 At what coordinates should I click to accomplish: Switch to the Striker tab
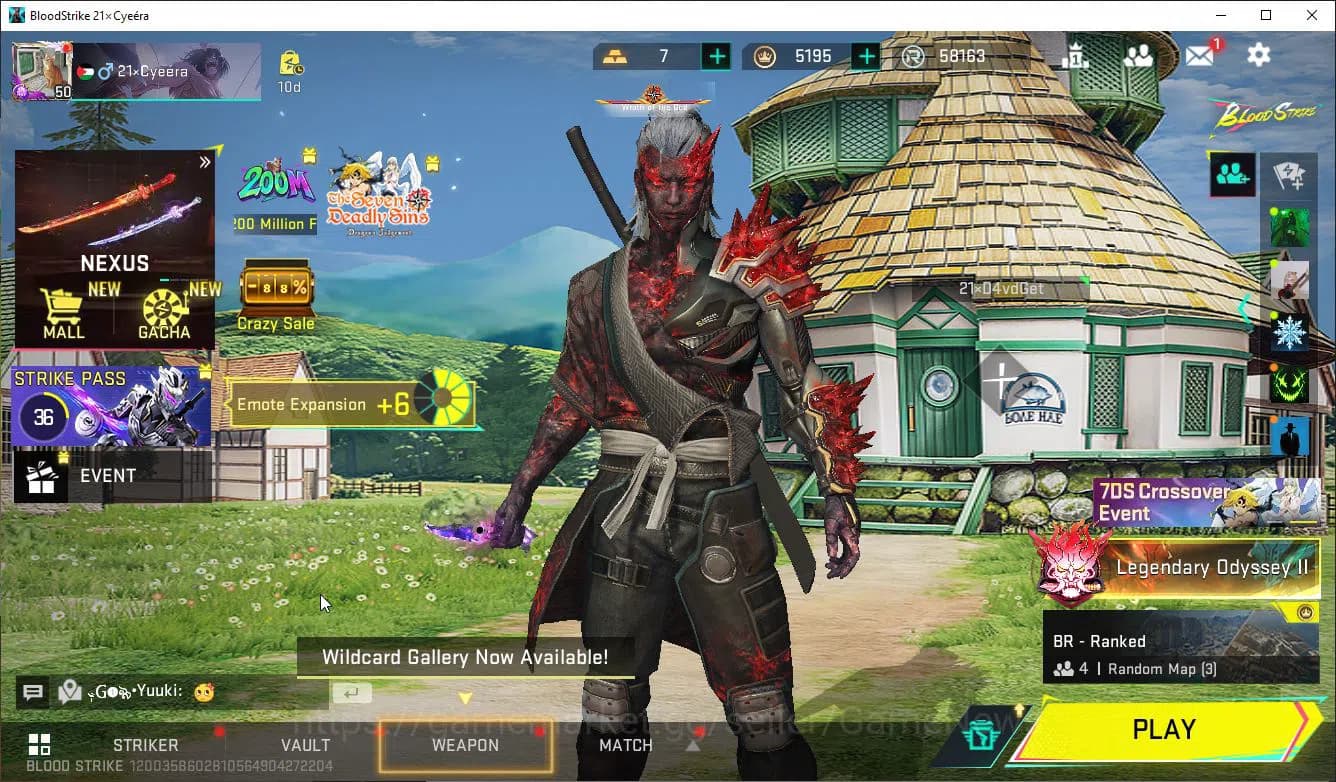coord(145,745)
